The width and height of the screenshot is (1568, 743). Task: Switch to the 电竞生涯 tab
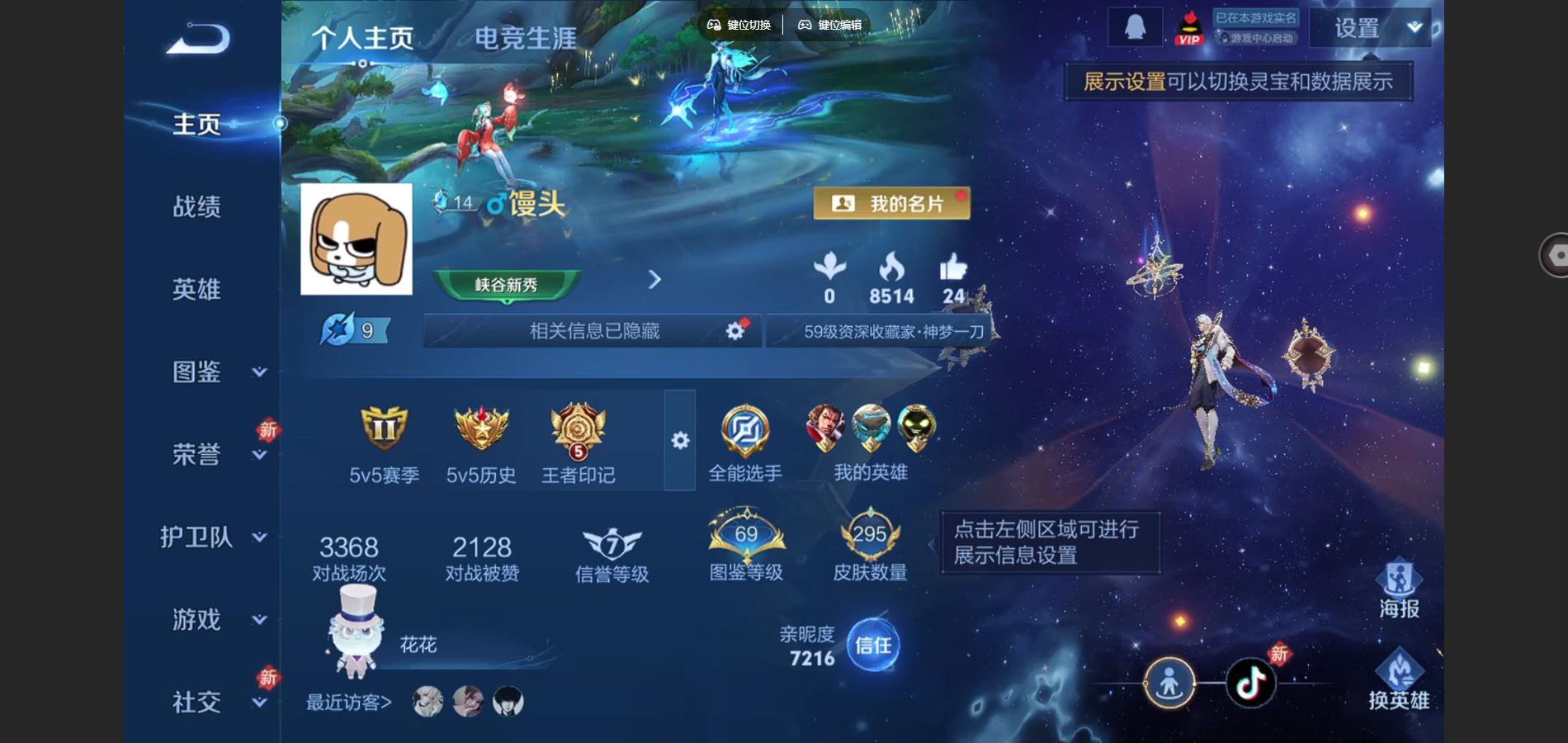pos(525,38)
